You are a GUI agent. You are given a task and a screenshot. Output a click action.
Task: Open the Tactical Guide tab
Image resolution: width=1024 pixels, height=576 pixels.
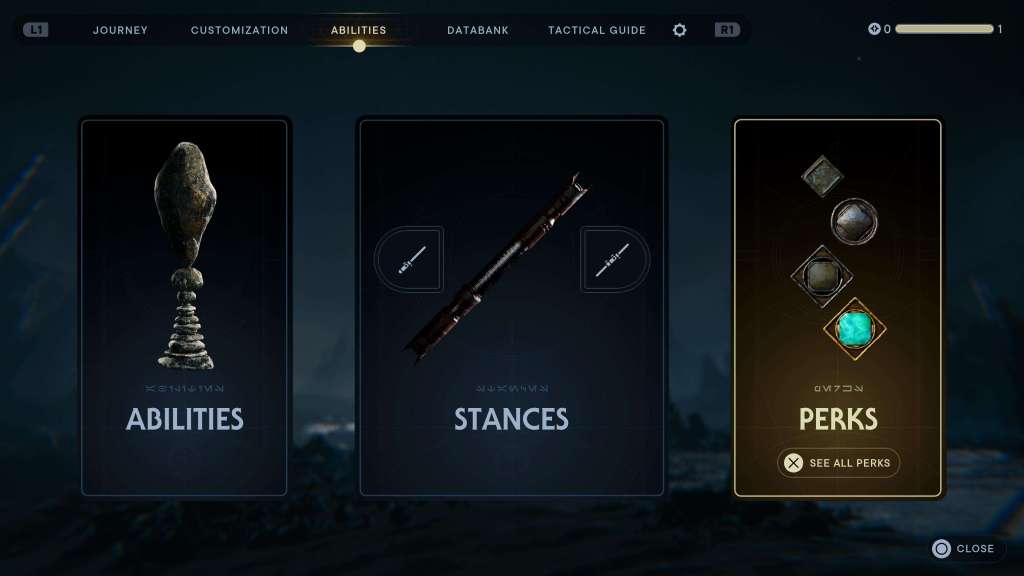coord(597,30)
